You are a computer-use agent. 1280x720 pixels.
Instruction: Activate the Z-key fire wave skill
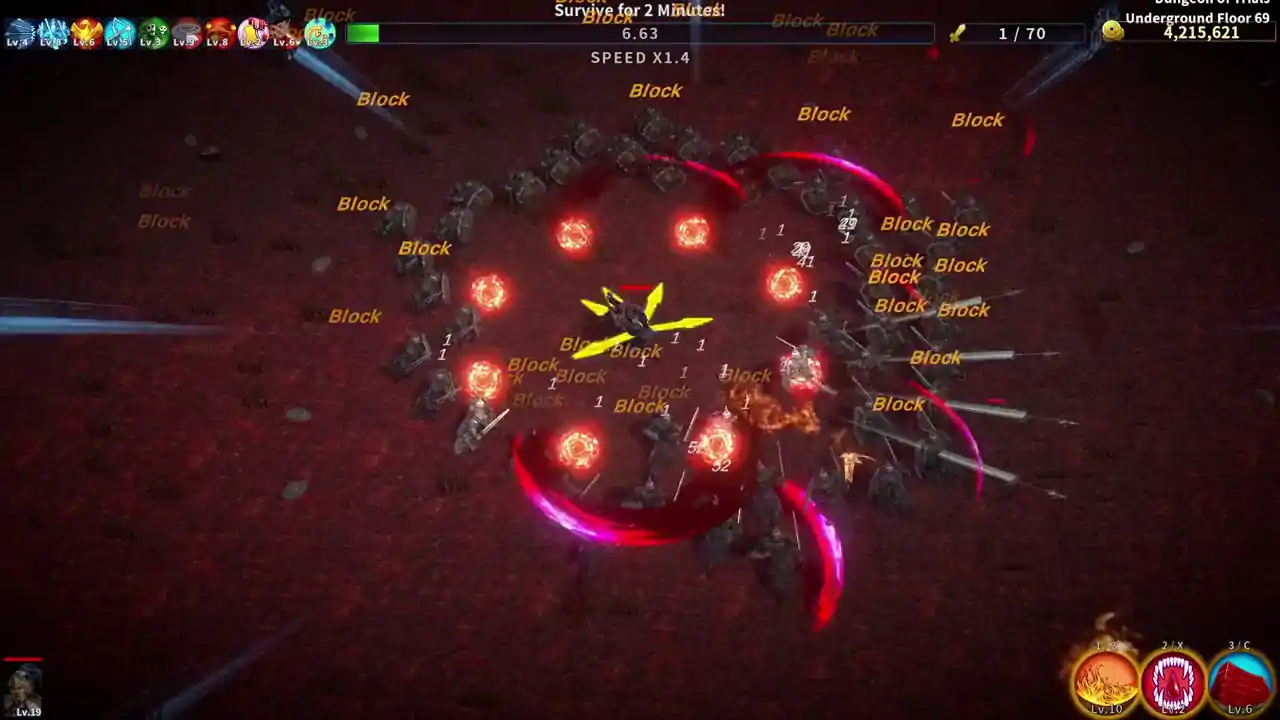pos(1108,680)
